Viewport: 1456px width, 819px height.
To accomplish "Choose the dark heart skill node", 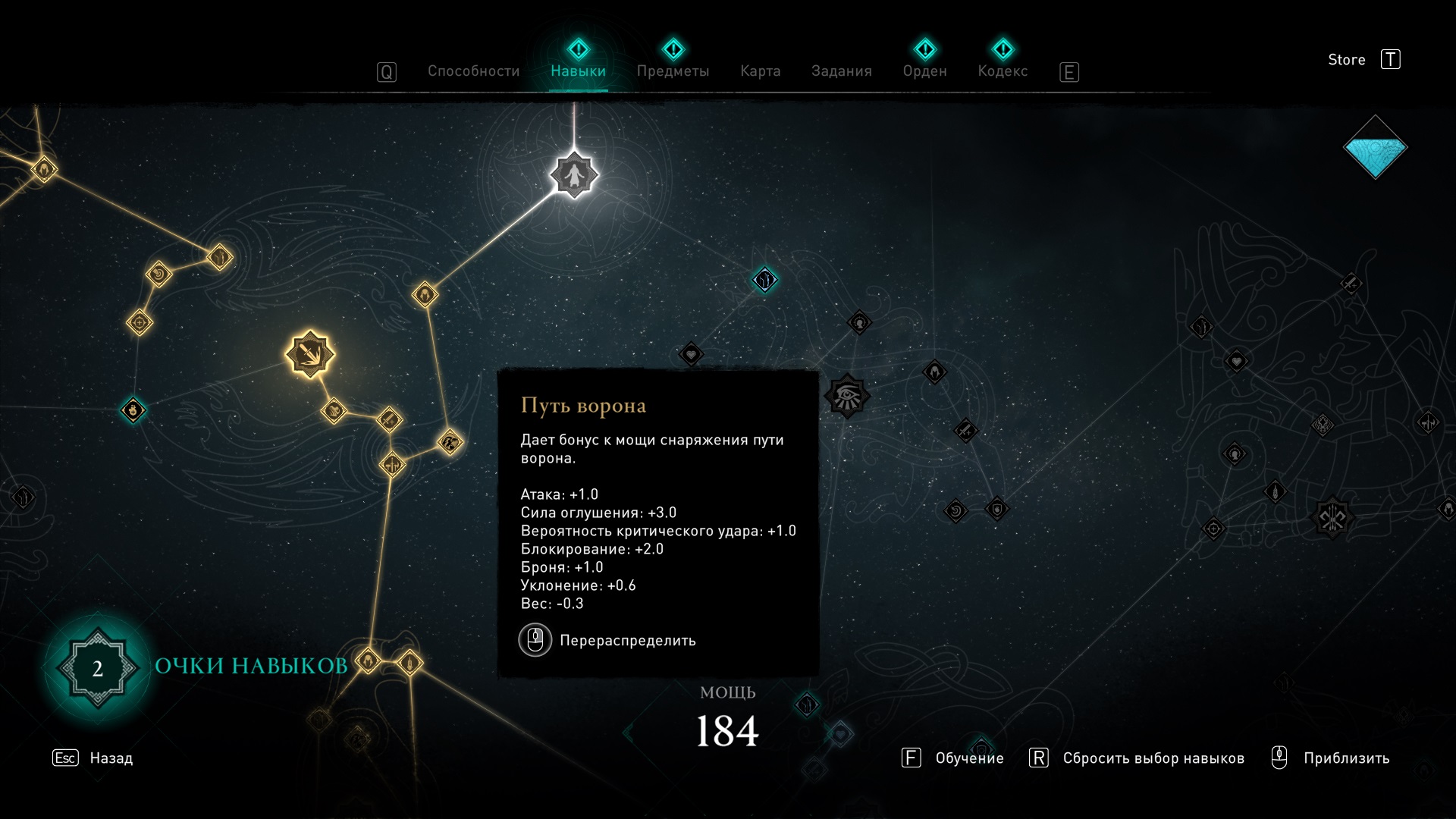I will (x=691, y=354).
